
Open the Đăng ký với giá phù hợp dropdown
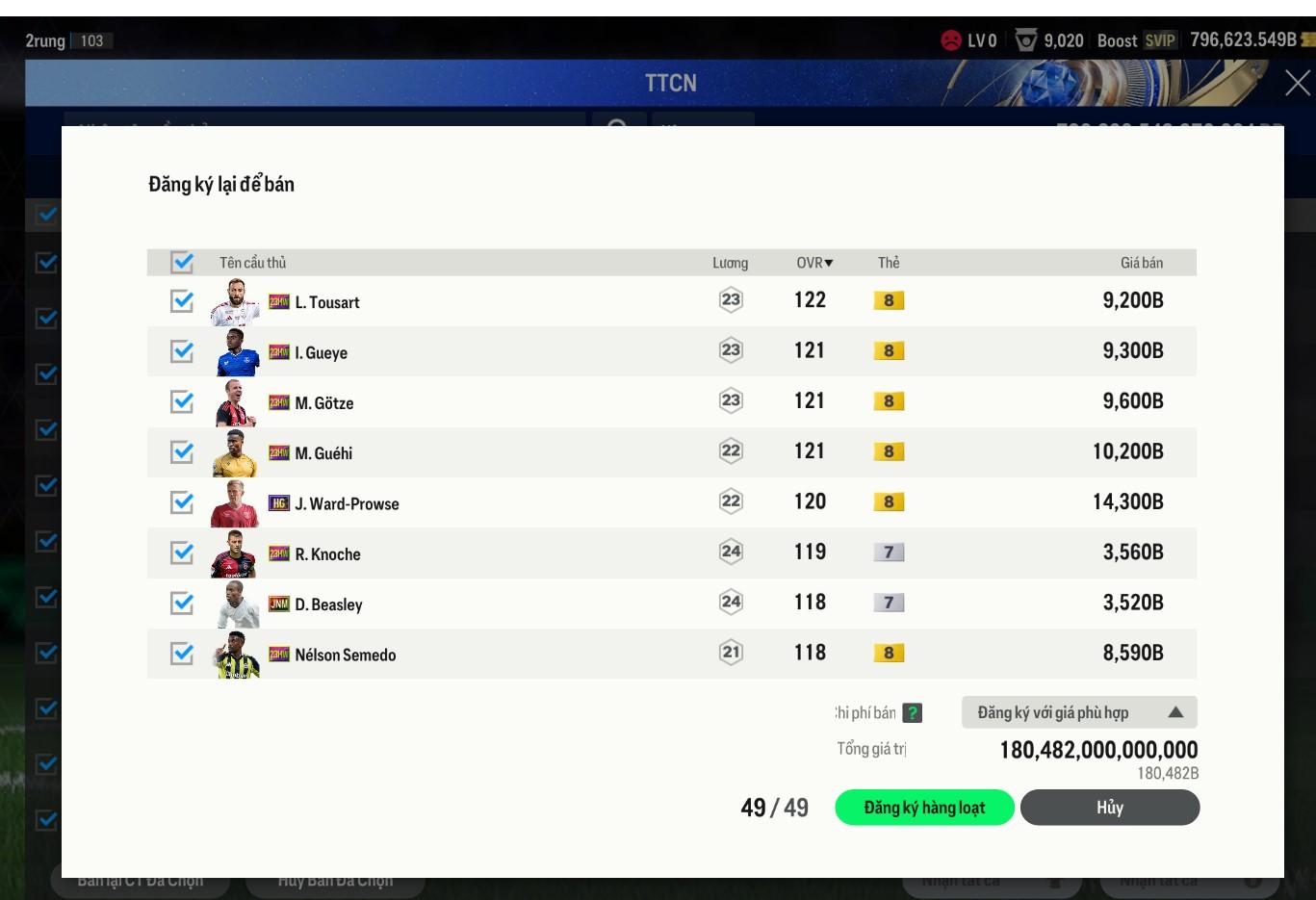tap(1079, 712)
